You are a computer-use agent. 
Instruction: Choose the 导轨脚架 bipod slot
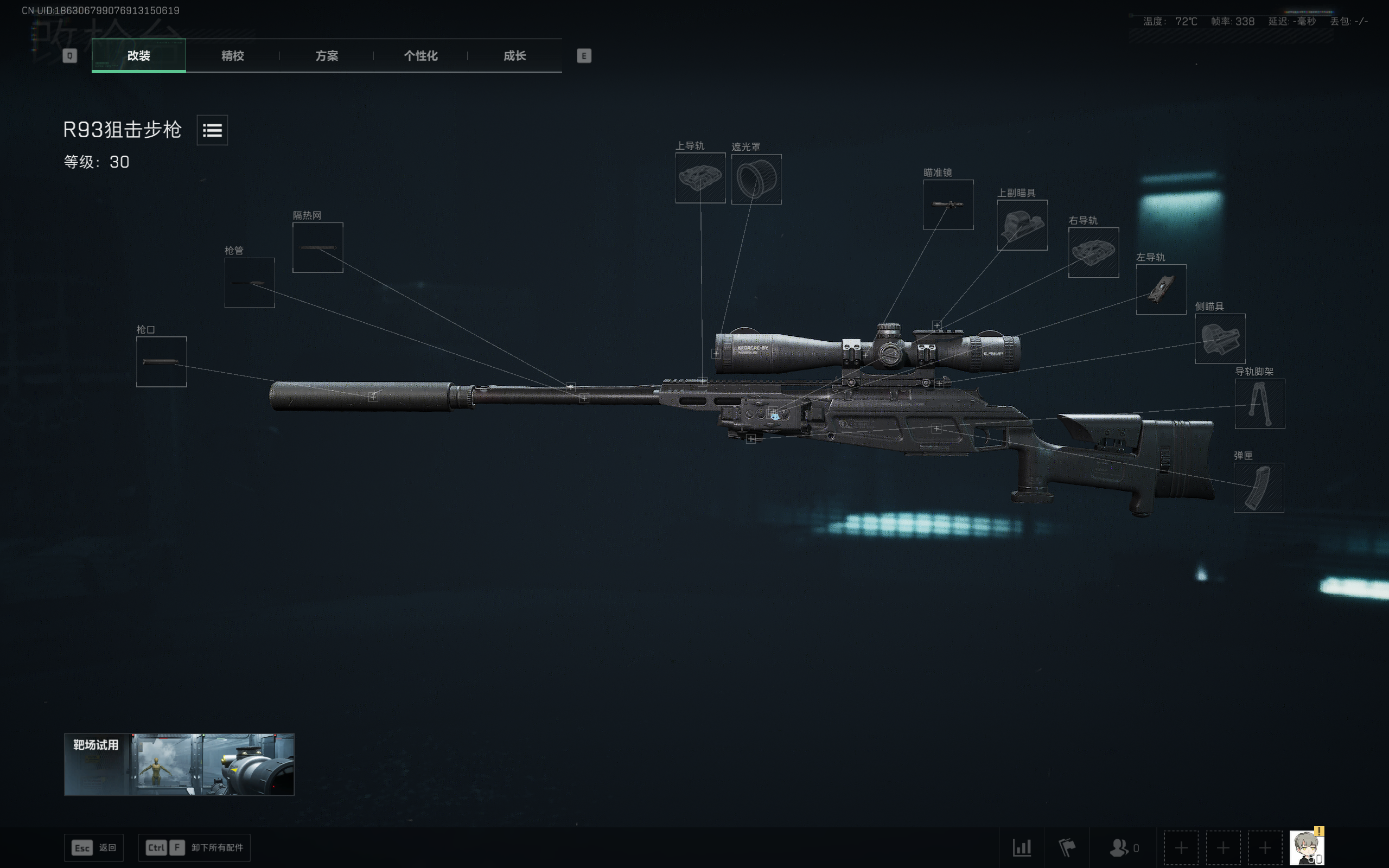click(x=1260, y=404)
